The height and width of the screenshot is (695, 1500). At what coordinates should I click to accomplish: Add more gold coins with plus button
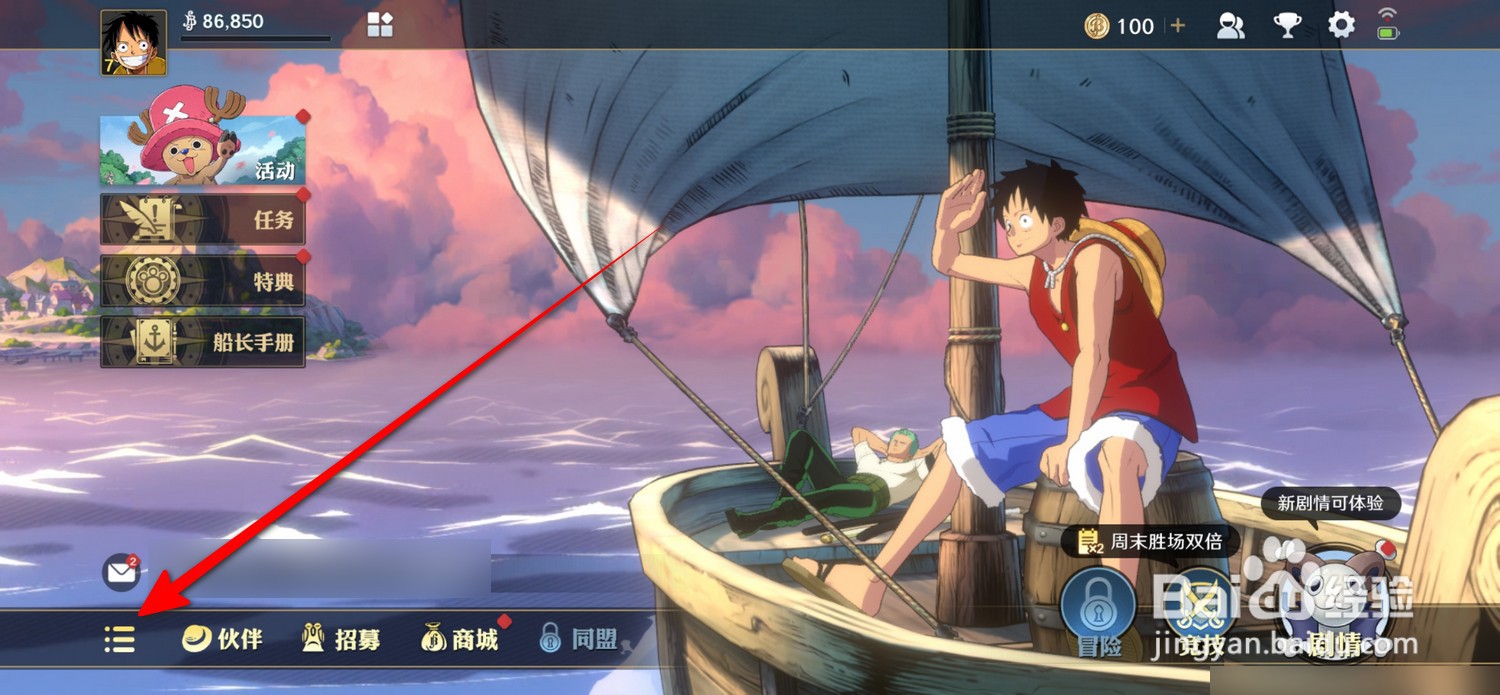(x=1178, y=26)
